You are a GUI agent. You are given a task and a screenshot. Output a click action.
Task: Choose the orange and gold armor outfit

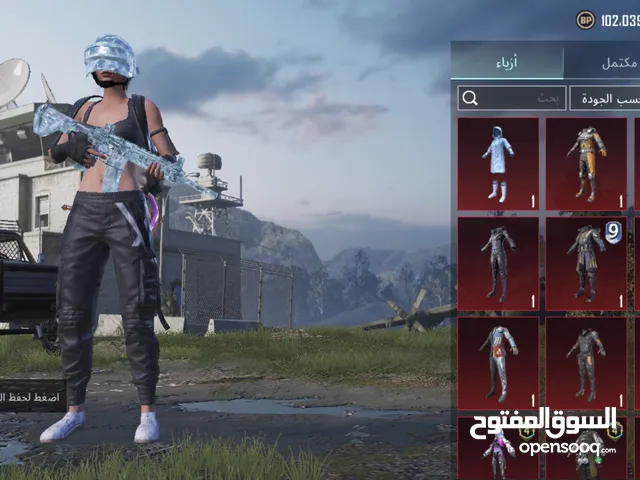click(586, 164)
